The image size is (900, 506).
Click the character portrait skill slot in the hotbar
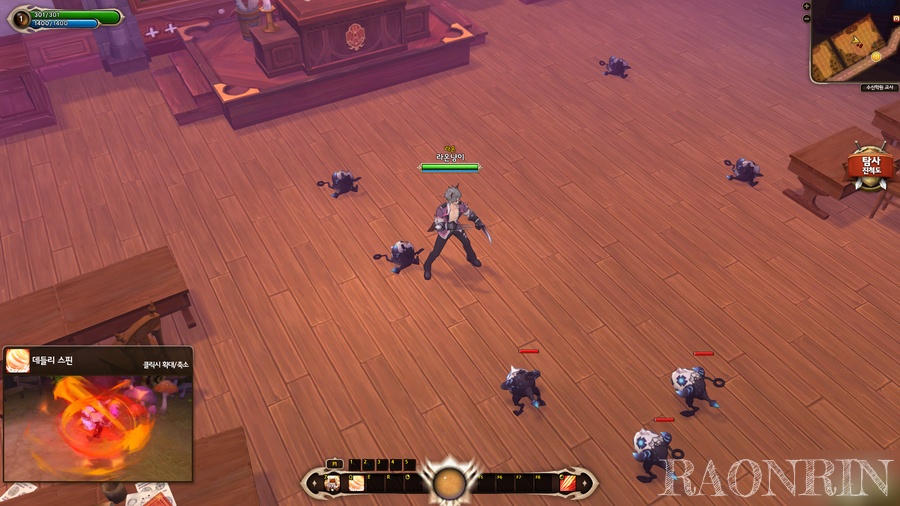pos(332,484)
